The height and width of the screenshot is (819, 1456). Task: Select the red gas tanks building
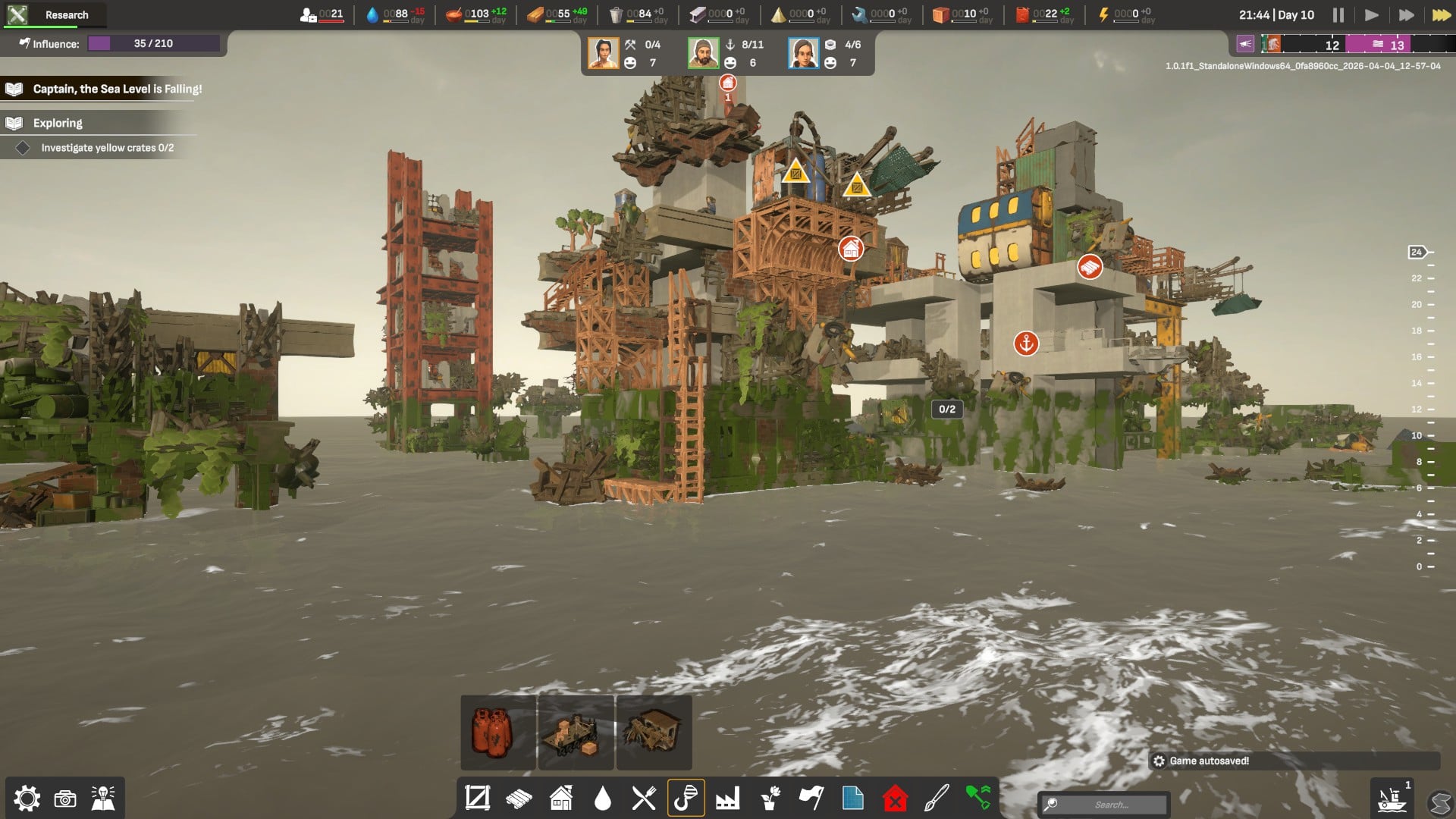(x=497, y=733)
